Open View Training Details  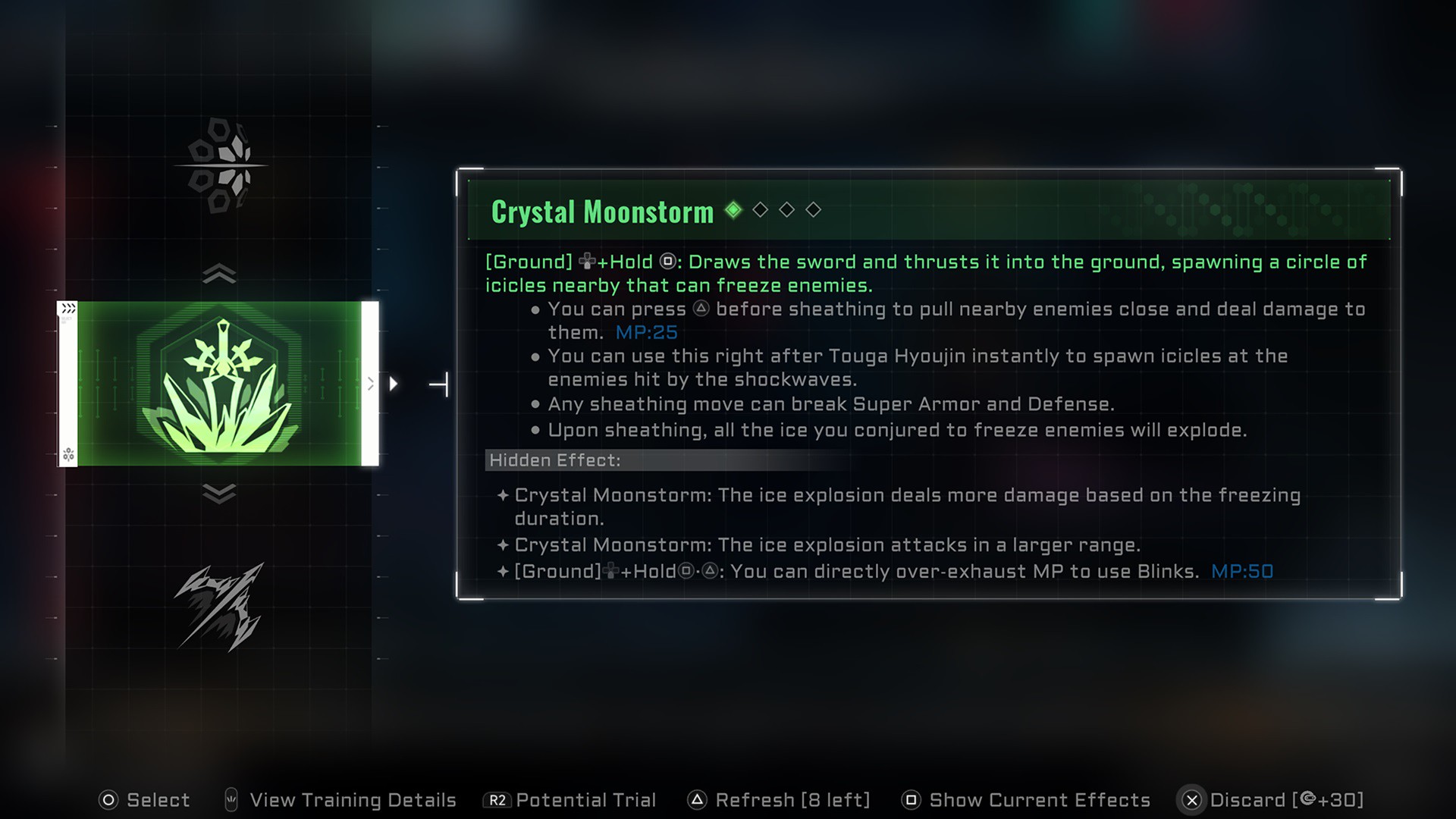point(340,800)
